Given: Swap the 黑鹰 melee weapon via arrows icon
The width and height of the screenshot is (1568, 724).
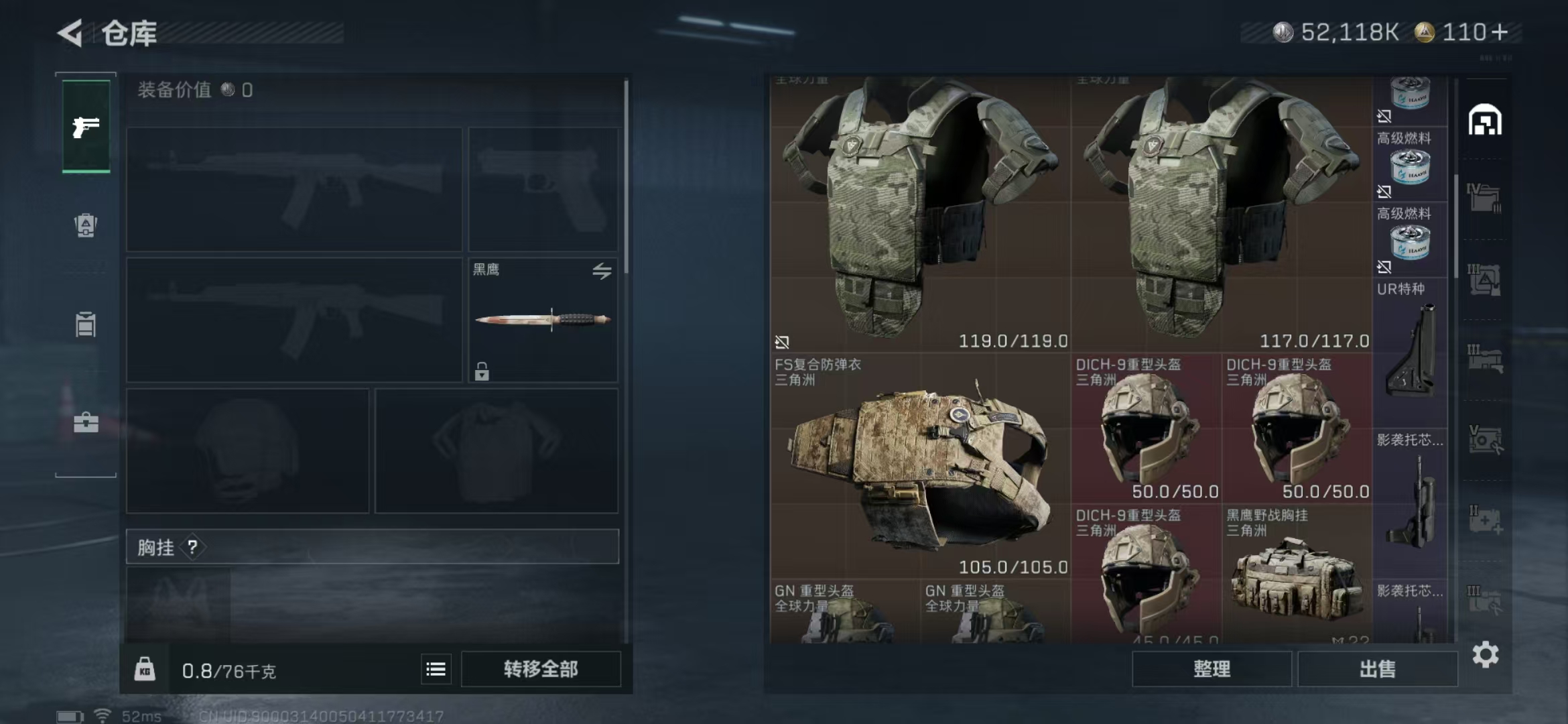Looking at the screenshot, I should tap(601, 271).
